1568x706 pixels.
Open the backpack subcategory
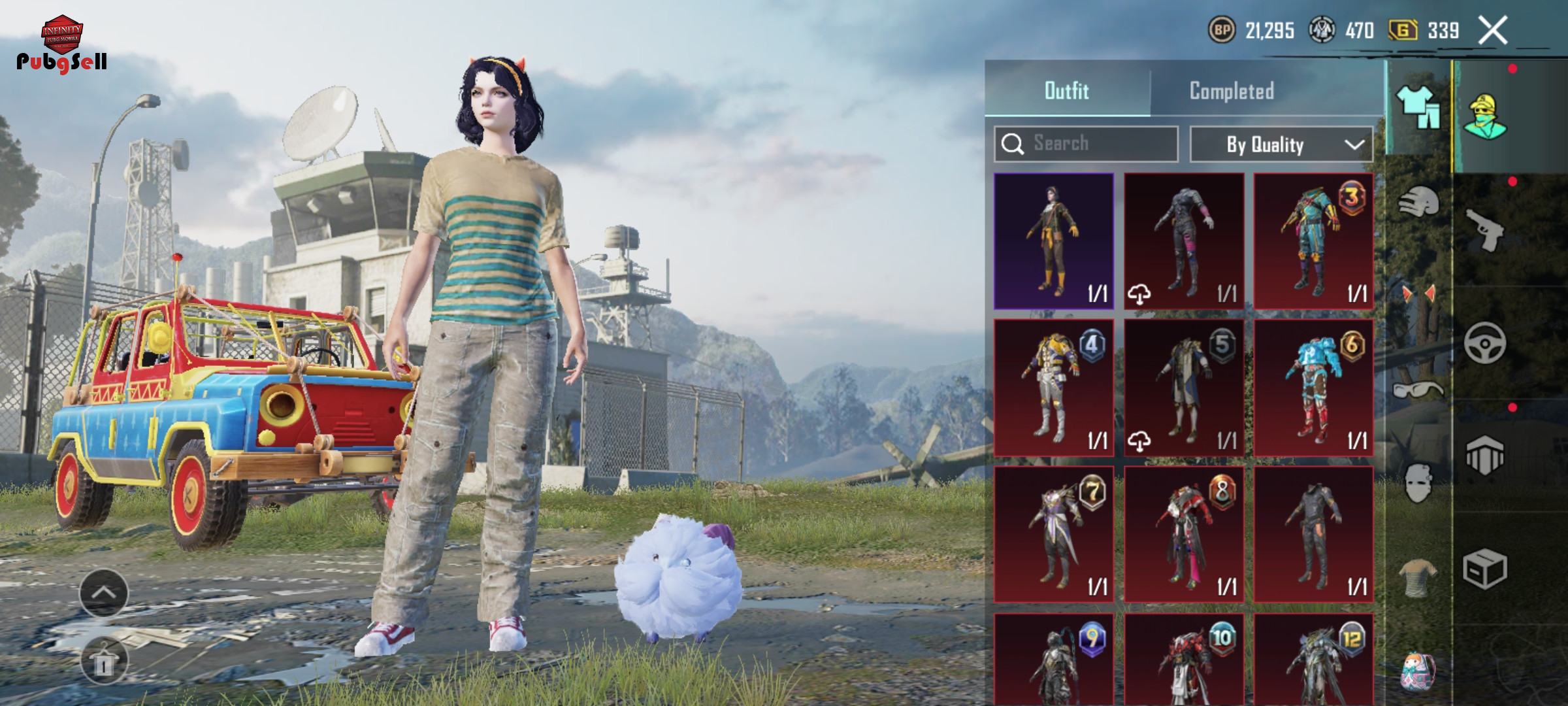[1418, 671]
